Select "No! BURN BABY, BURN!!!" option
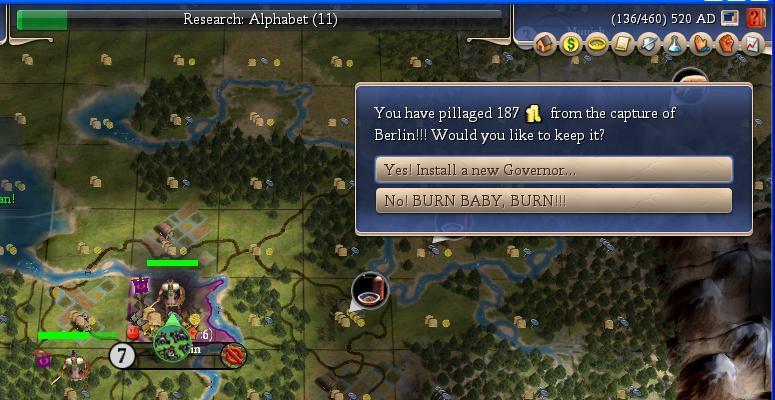This screenshot has width=775, height=400. coord(553,201)
